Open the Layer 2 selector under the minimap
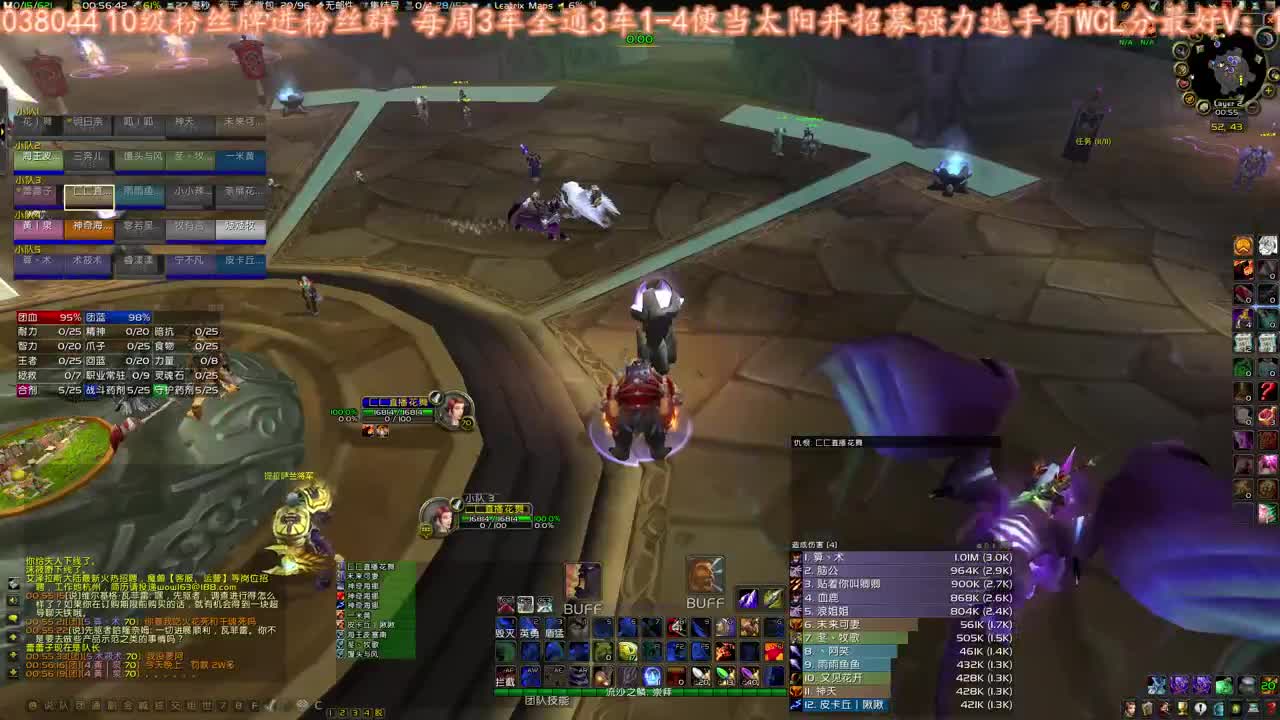Viewport: 1280px width, 720px height. [x=1229, y=103]
